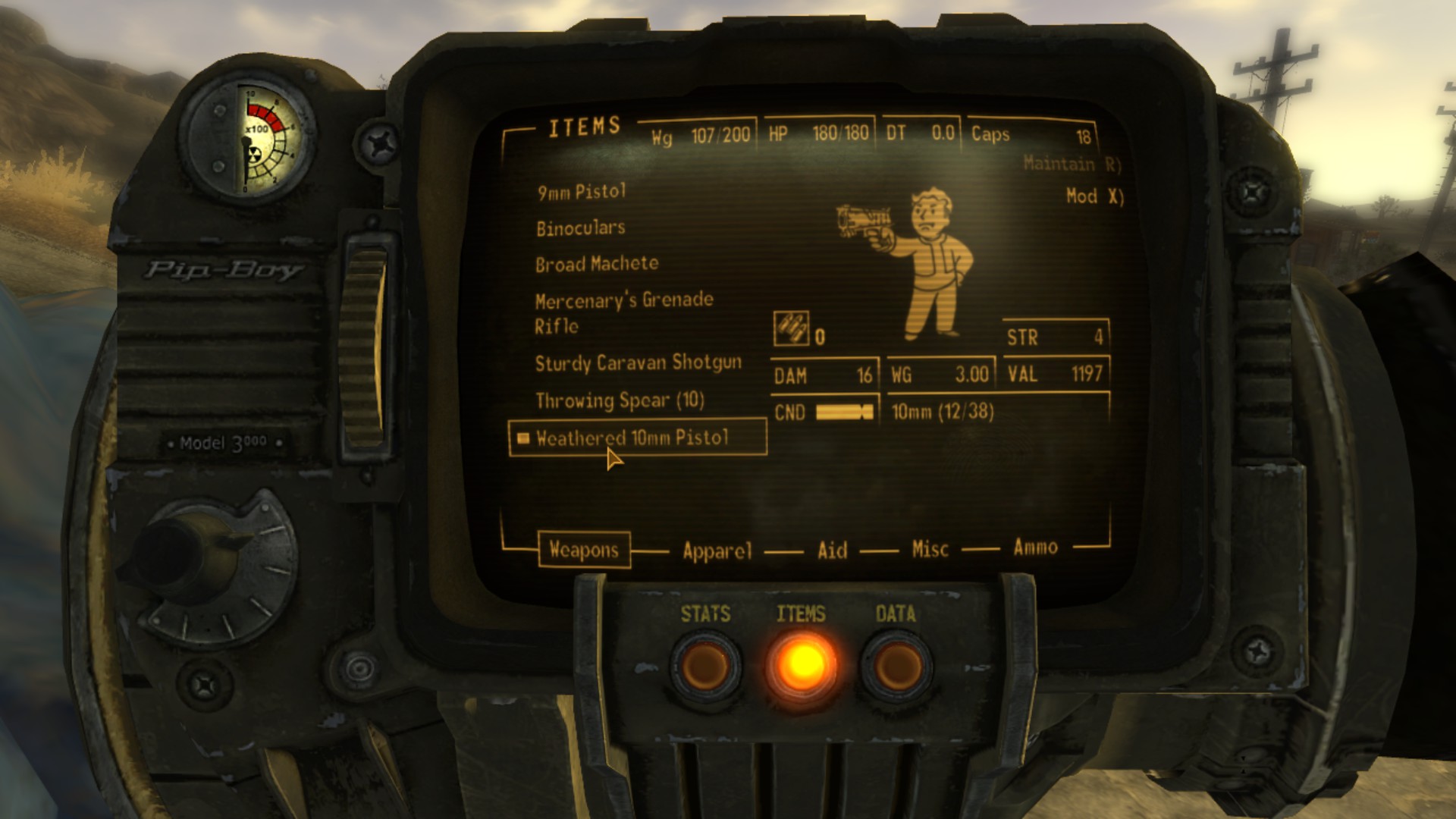Viewport: 1456px width, 819px height.
Task: Show the Misc items tab
Action: click(930, 548)
